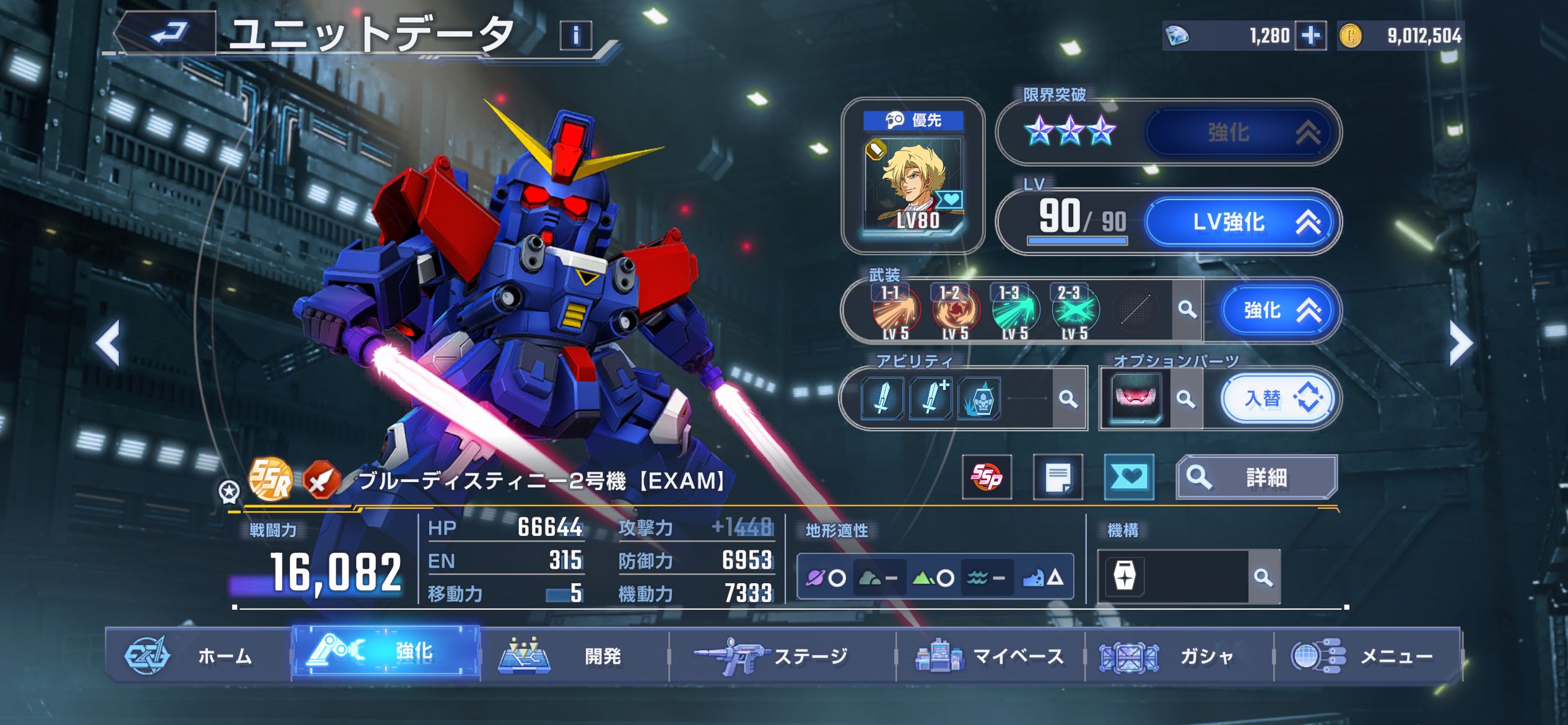Add more diamonds with the plus button
The image size is (1568, 725).
1310,36
